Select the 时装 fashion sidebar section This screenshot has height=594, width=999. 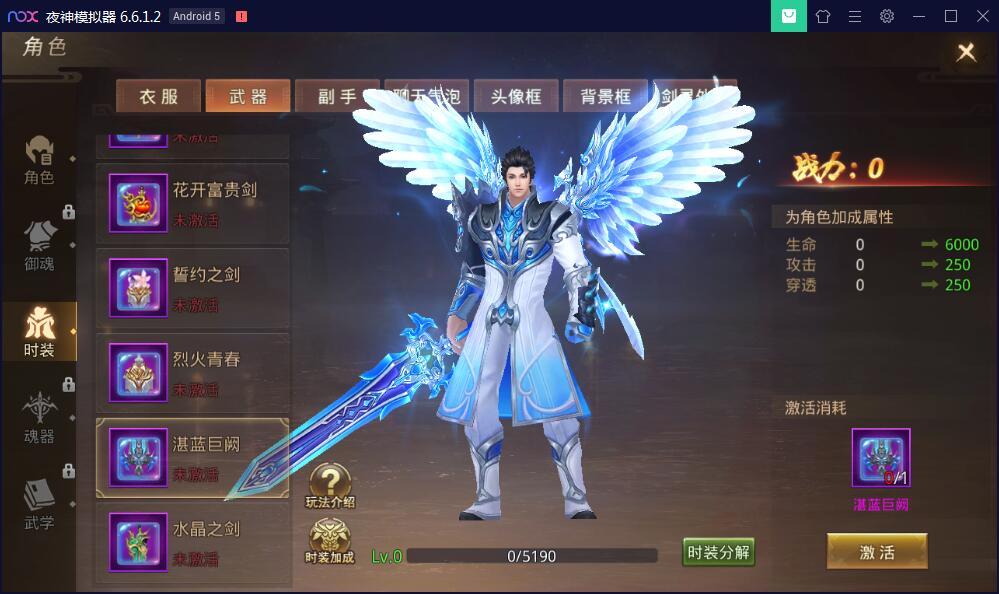[x=40, y=333]
